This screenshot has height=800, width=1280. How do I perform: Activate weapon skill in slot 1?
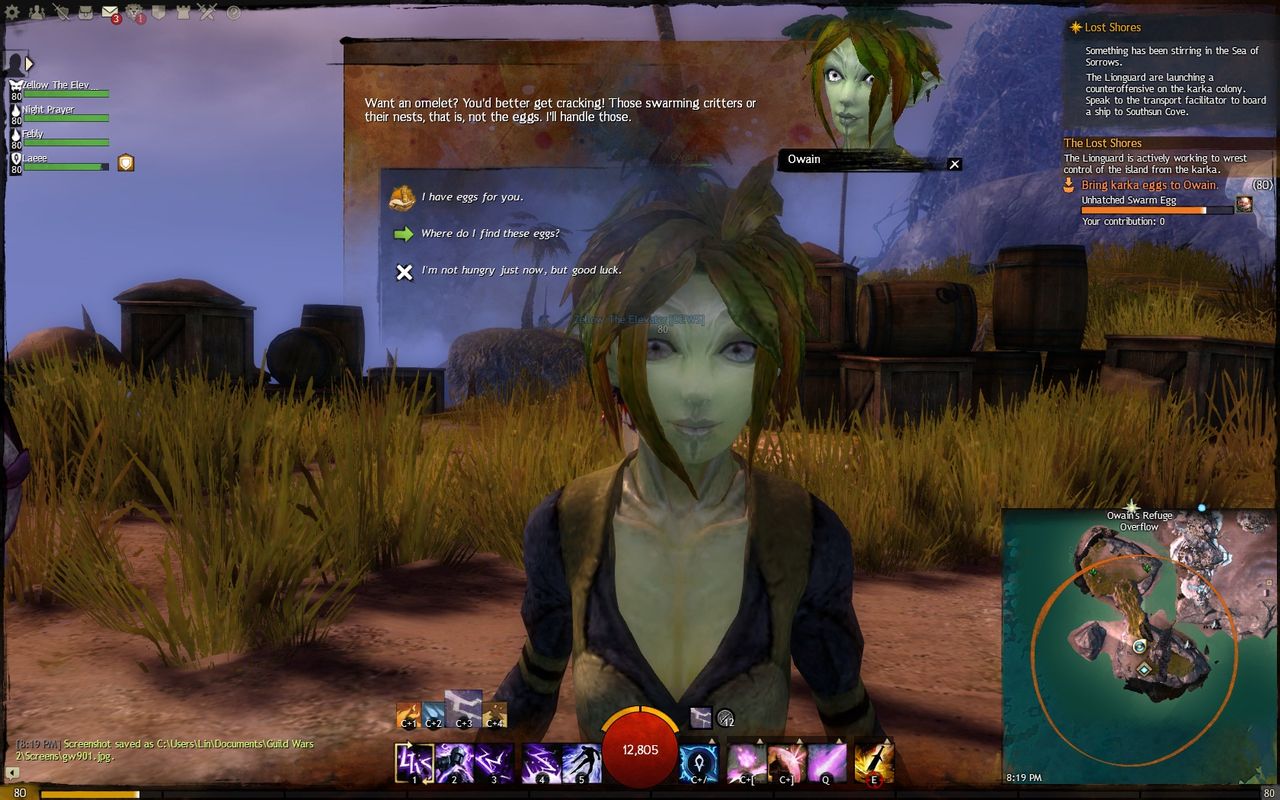point(414,763)
